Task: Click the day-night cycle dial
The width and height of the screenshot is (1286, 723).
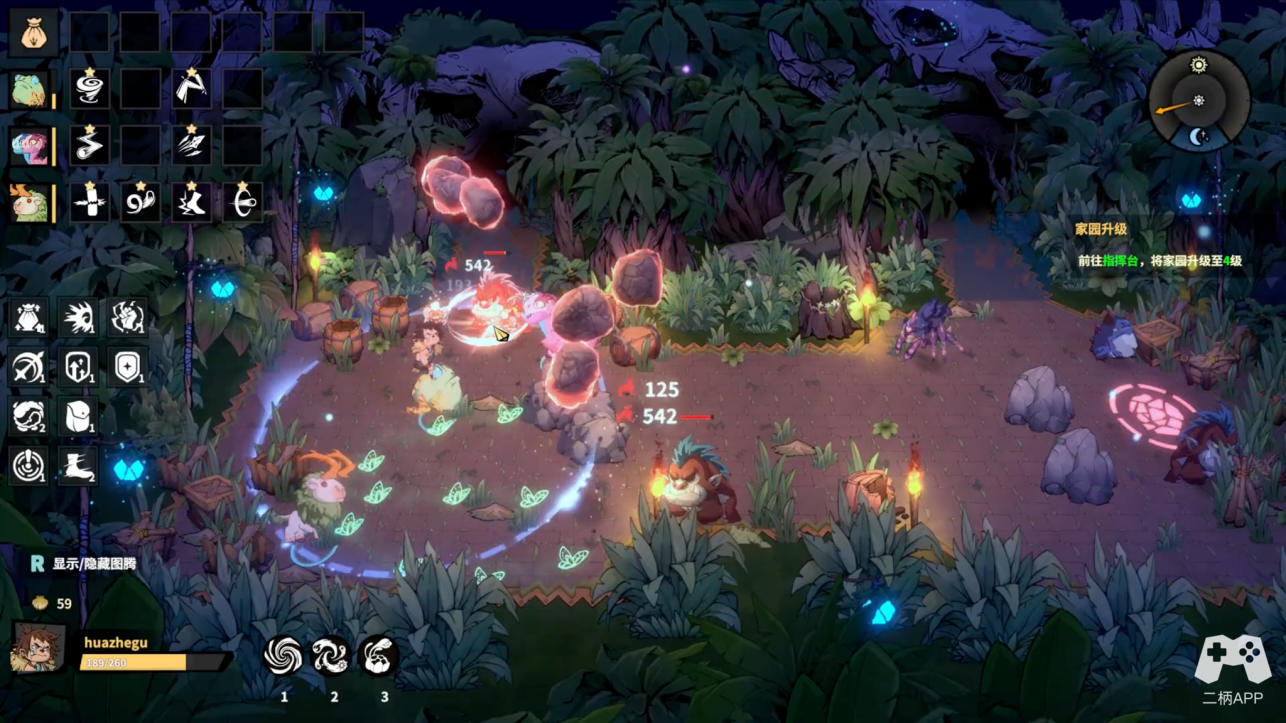Action: pos(1198,101)
